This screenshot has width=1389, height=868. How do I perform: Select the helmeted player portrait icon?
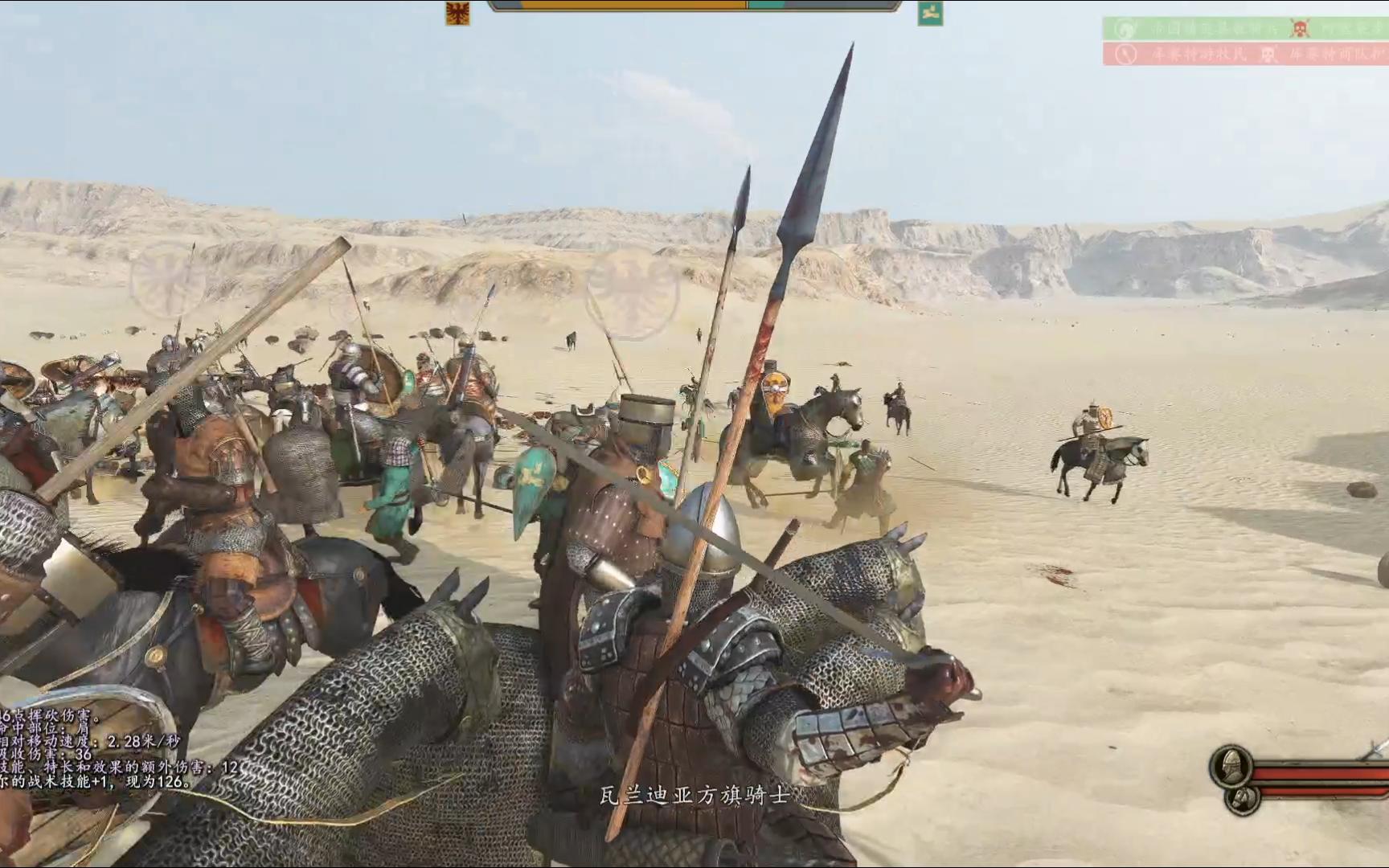[x=1231, y=766]
